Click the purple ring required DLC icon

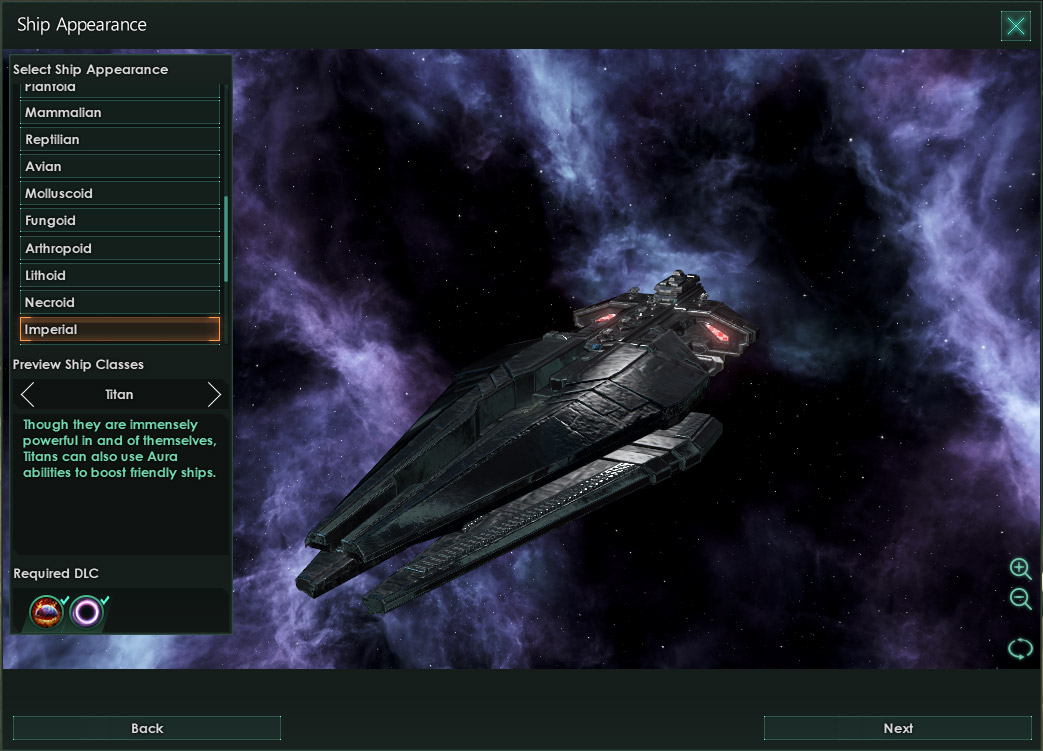87,611
